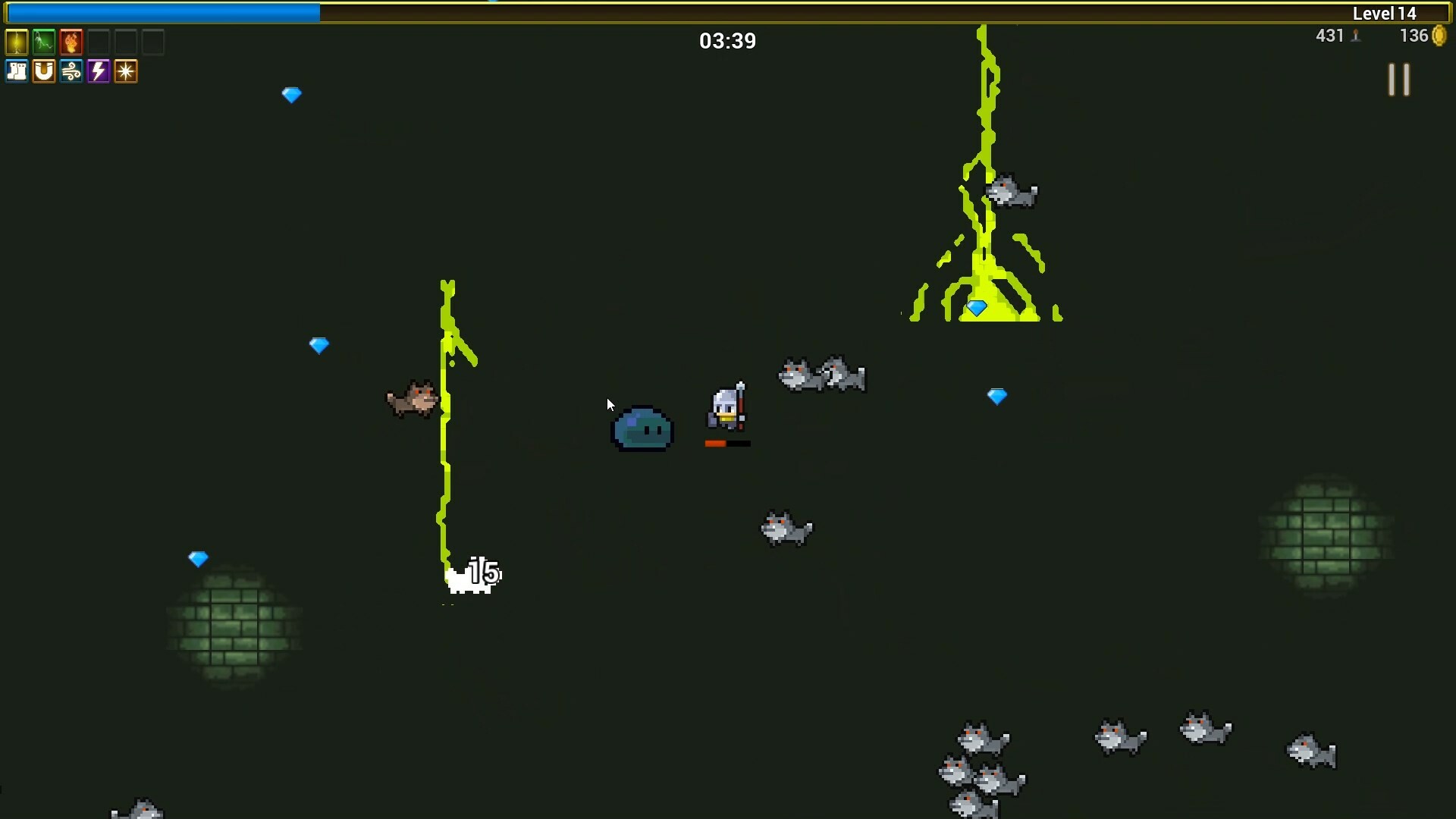Pause the game with the pause button
Viewport: 1456px width, 819px height.
1399,80
